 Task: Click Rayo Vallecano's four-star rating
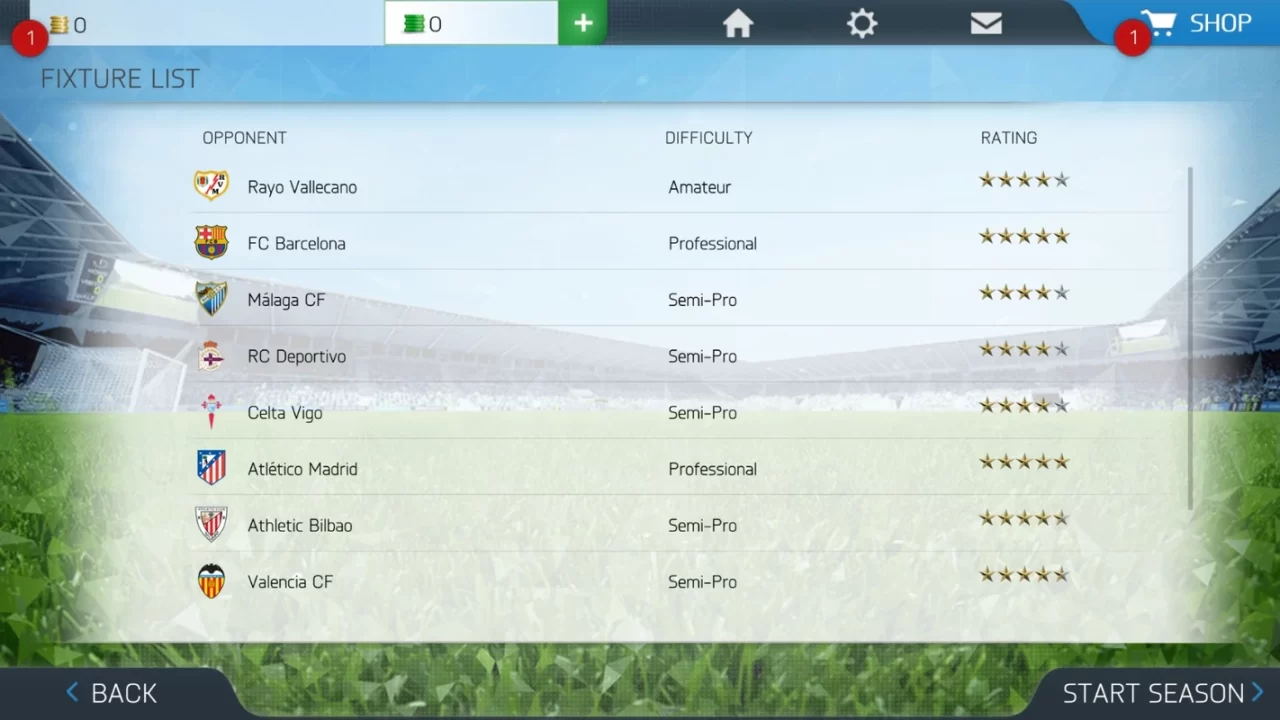point(1023,179)
